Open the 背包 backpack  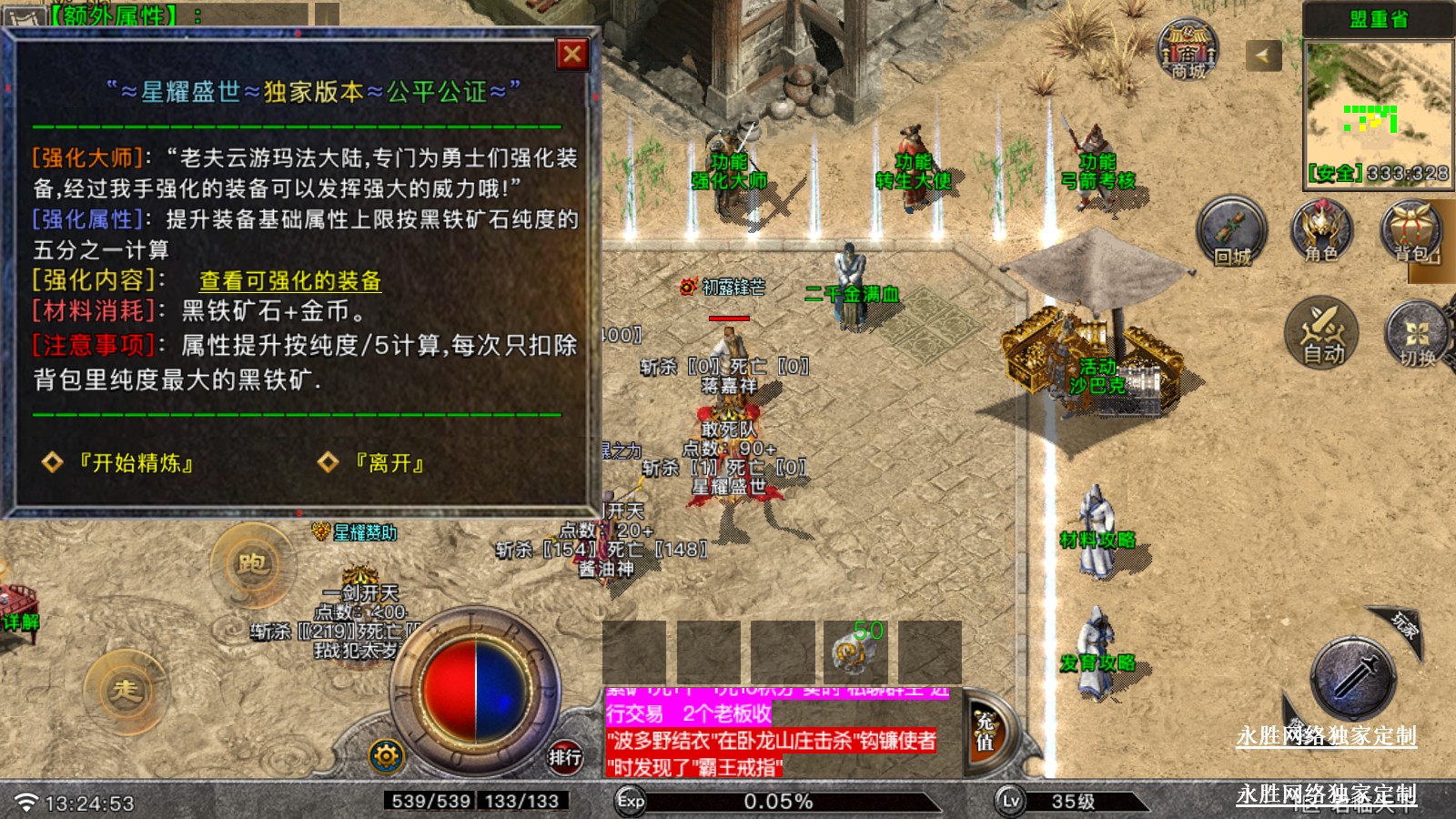pyautogui.click(x=1411, y=232)
